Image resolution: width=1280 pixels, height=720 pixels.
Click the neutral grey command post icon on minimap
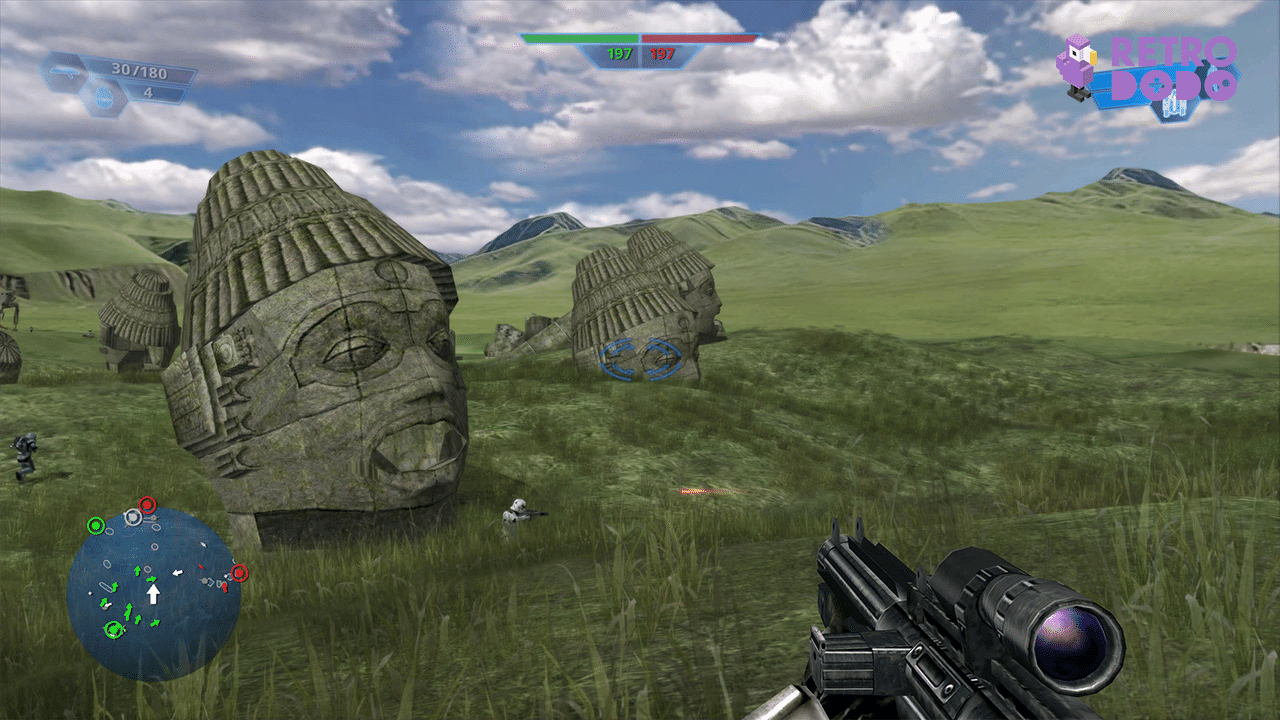tap(132, 517)
